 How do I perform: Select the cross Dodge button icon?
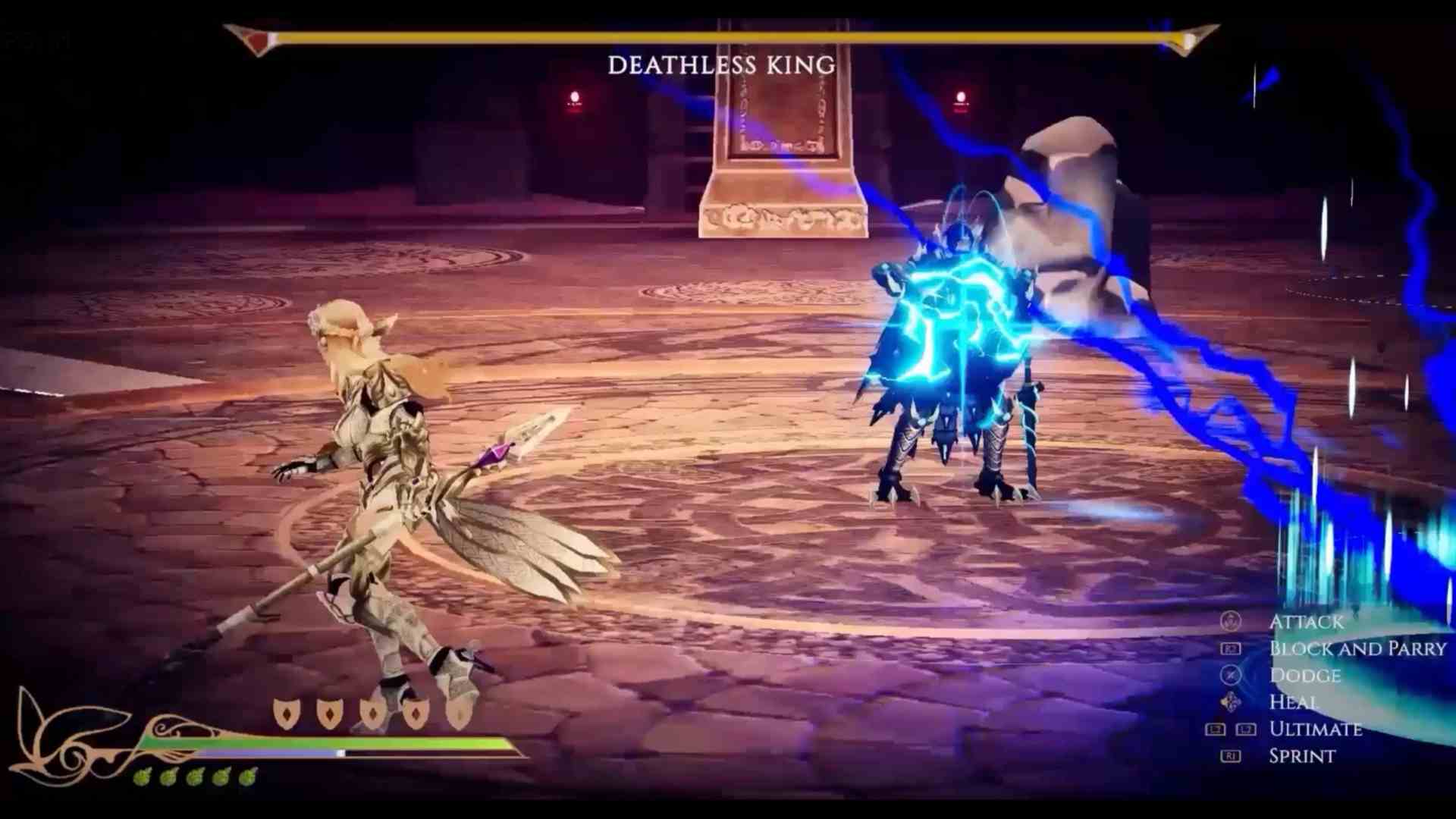tap(1231, 675)
